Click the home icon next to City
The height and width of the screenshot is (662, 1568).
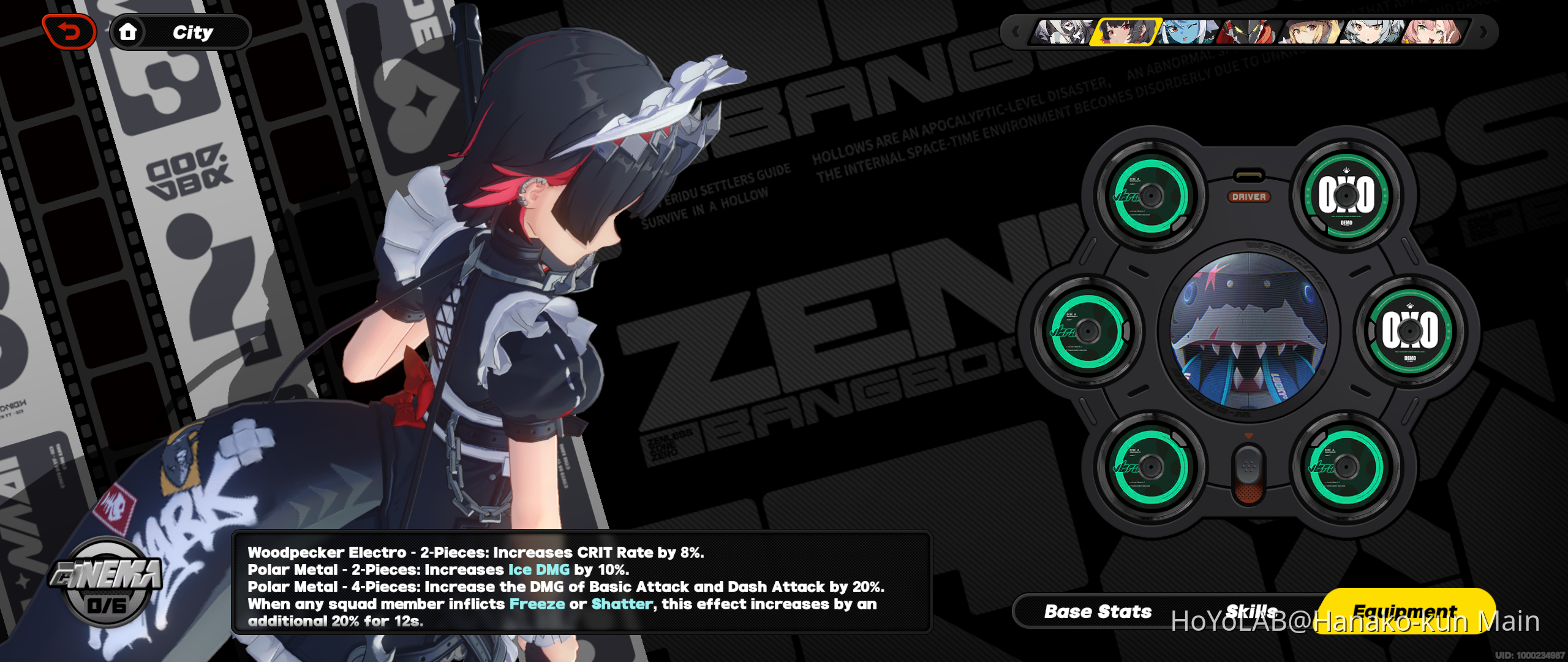click(x=129, y=32)
